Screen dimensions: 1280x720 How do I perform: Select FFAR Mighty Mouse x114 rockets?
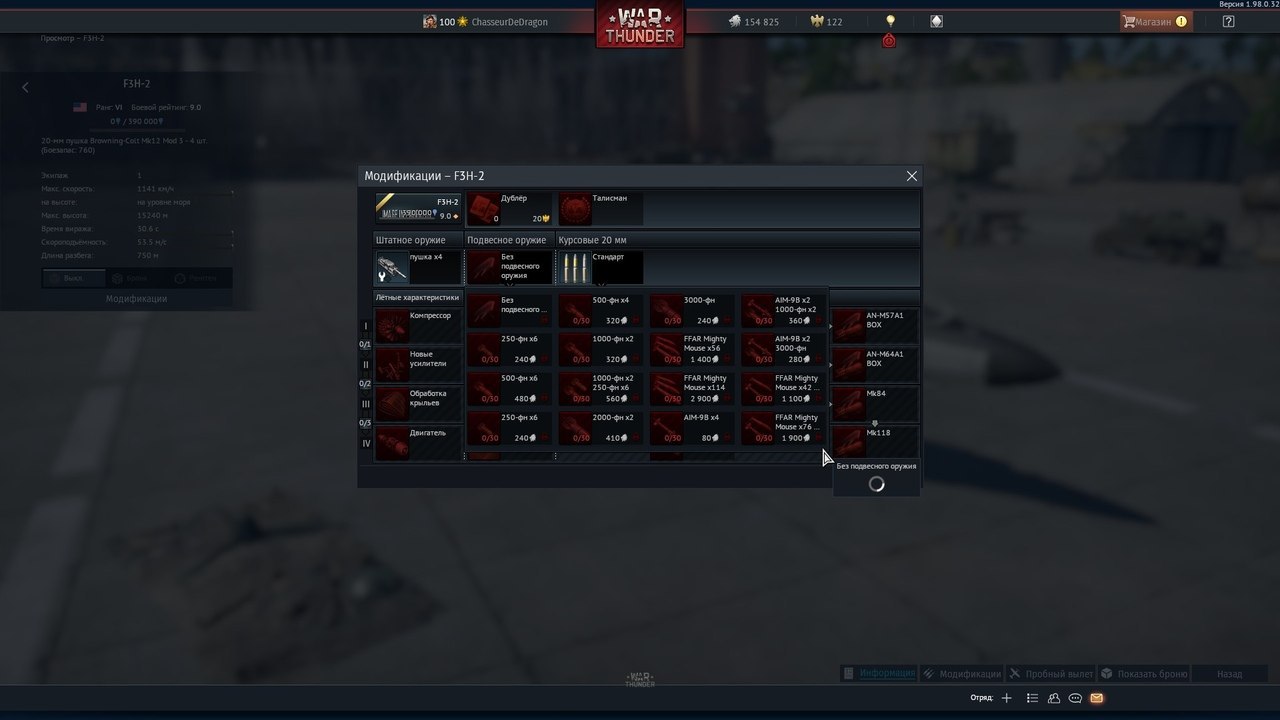(692, 388)
